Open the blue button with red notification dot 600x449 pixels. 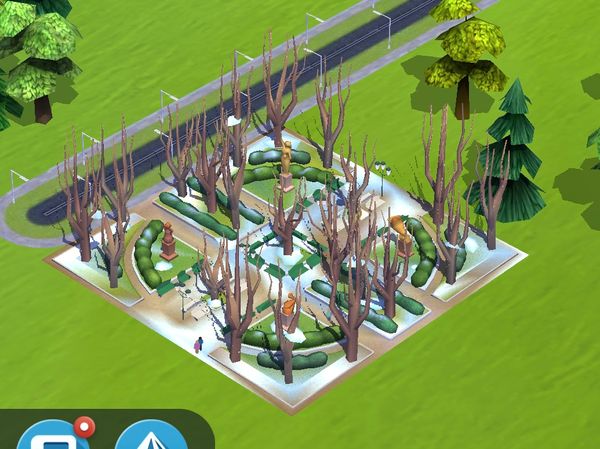coord(54,437)
